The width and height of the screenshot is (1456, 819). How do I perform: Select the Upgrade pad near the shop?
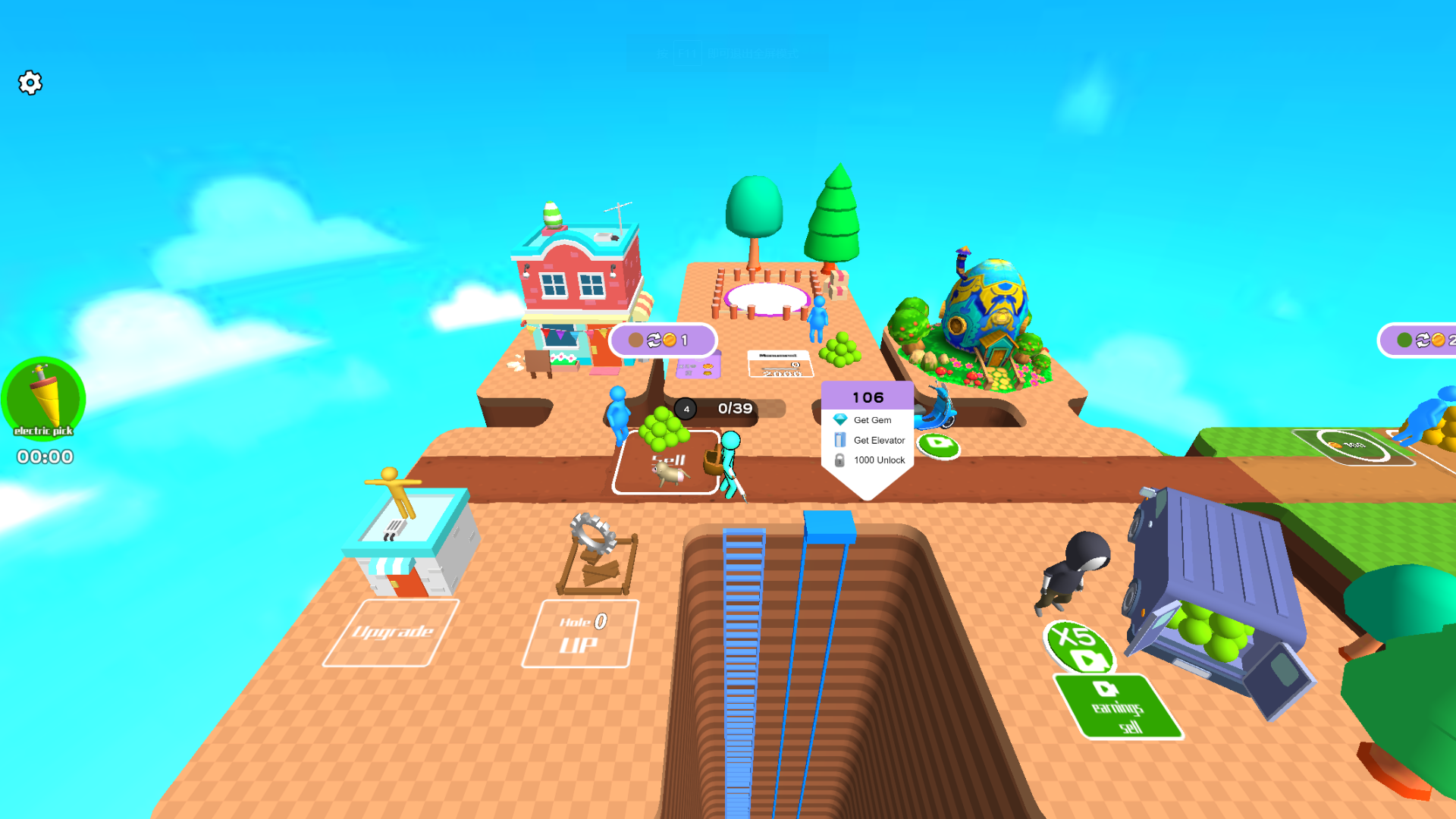(394, 631)
